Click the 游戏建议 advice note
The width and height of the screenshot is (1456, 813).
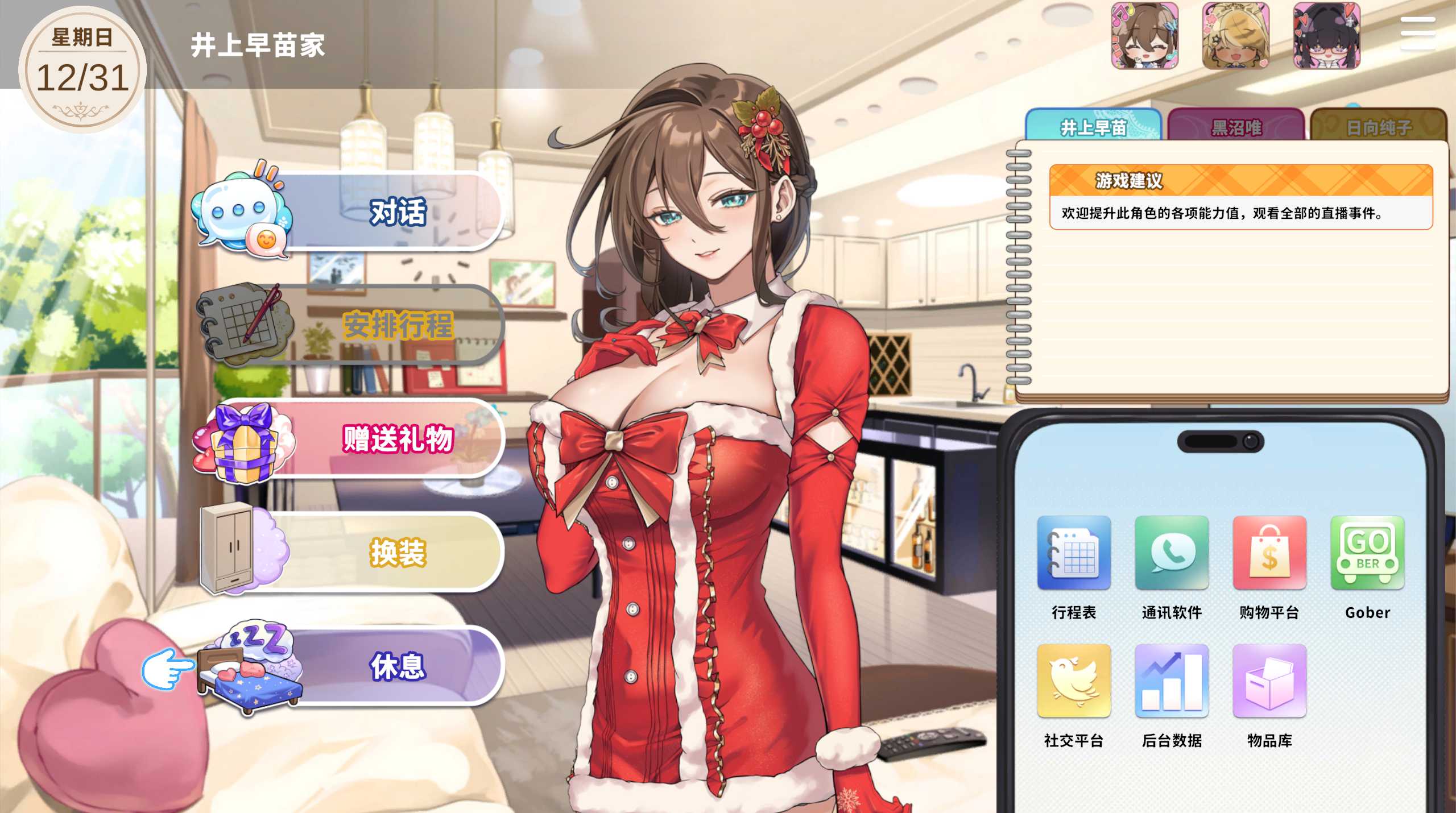[1240, 197]
